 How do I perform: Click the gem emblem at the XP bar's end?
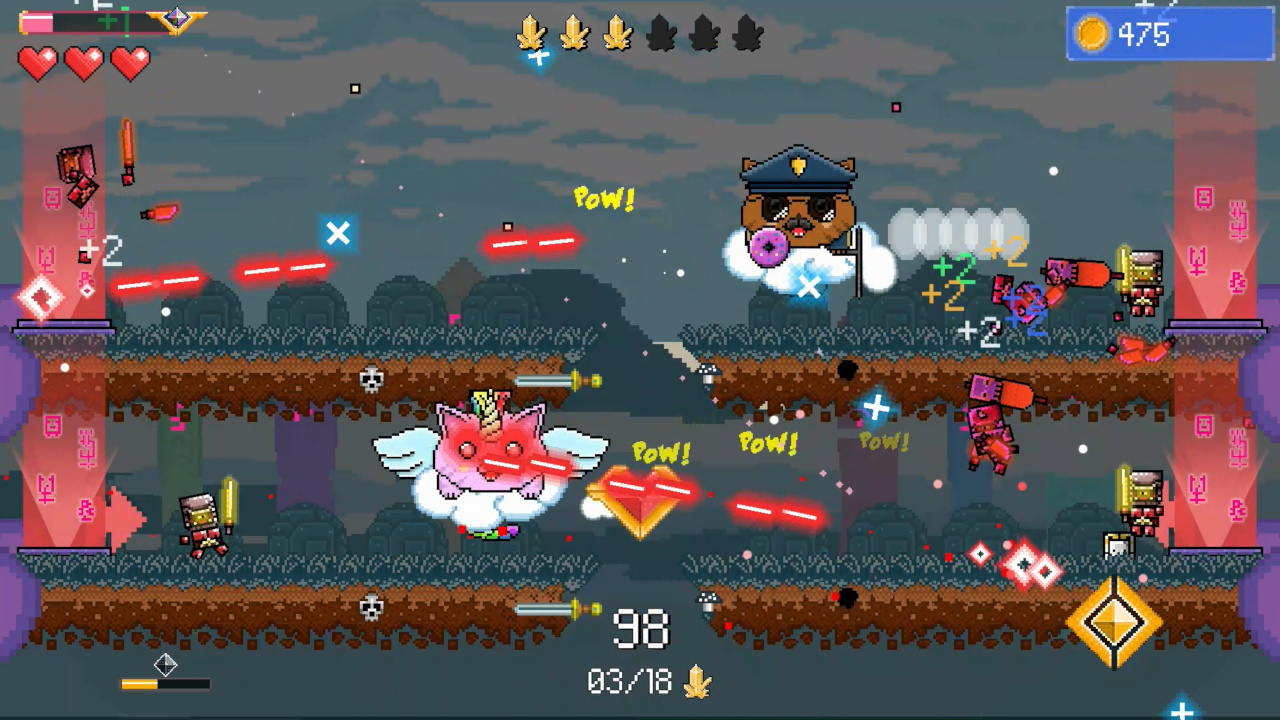176,17
